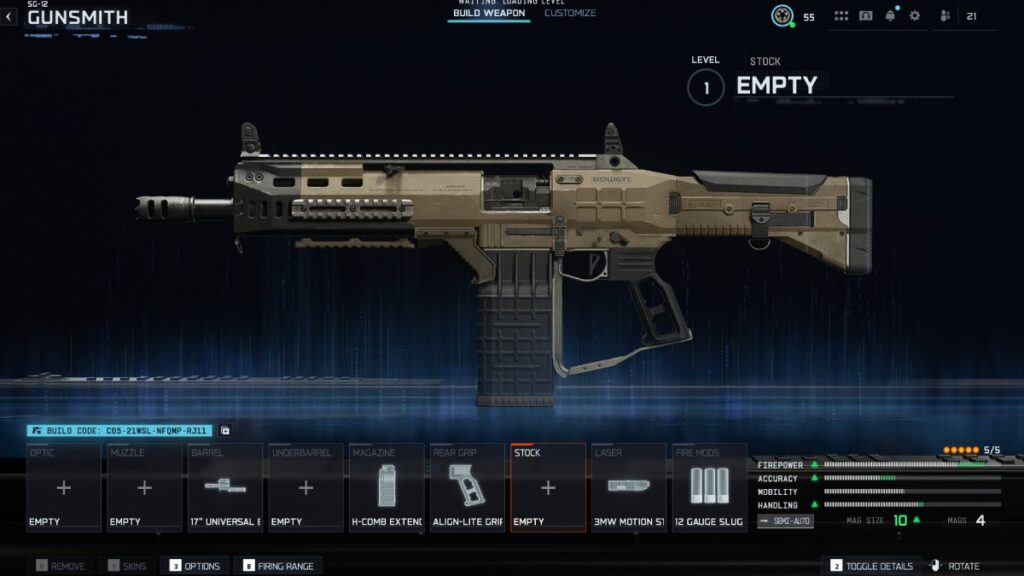Go back using the top-left arrow

pos(9,17)
